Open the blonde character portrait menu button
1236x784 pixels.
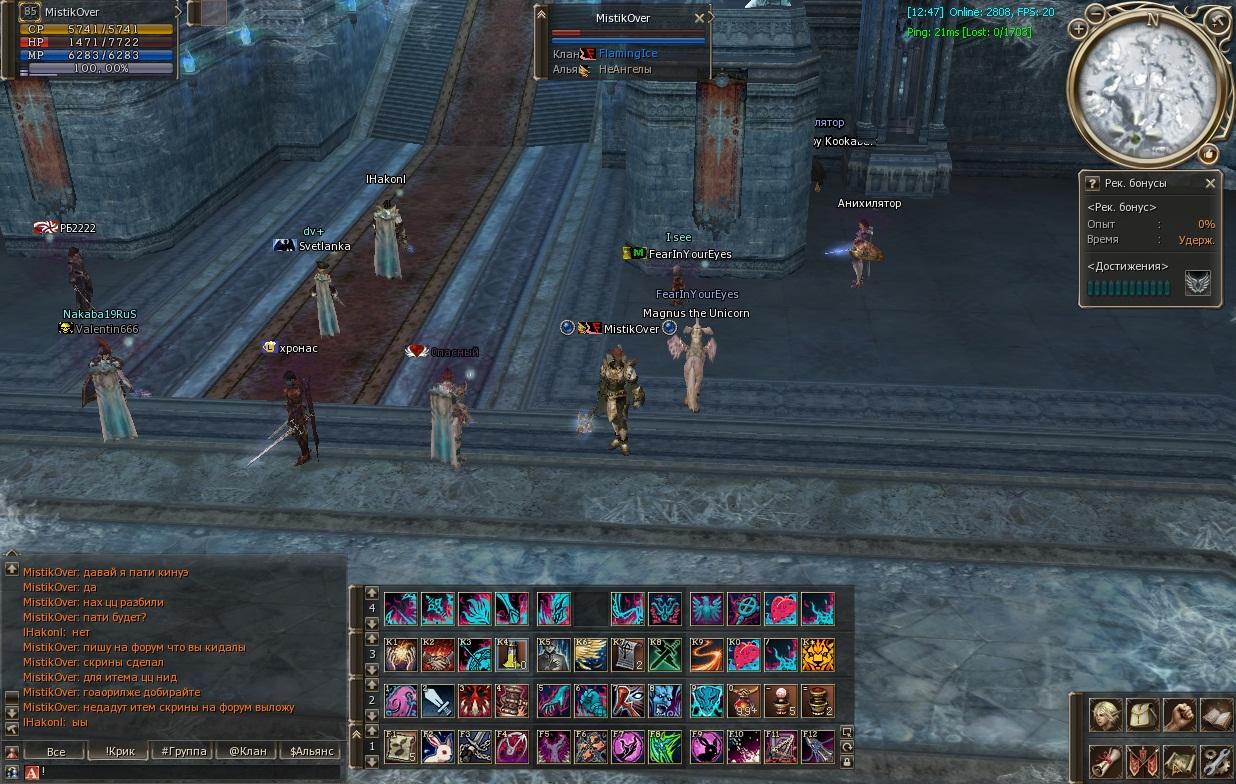[1105, 715]
